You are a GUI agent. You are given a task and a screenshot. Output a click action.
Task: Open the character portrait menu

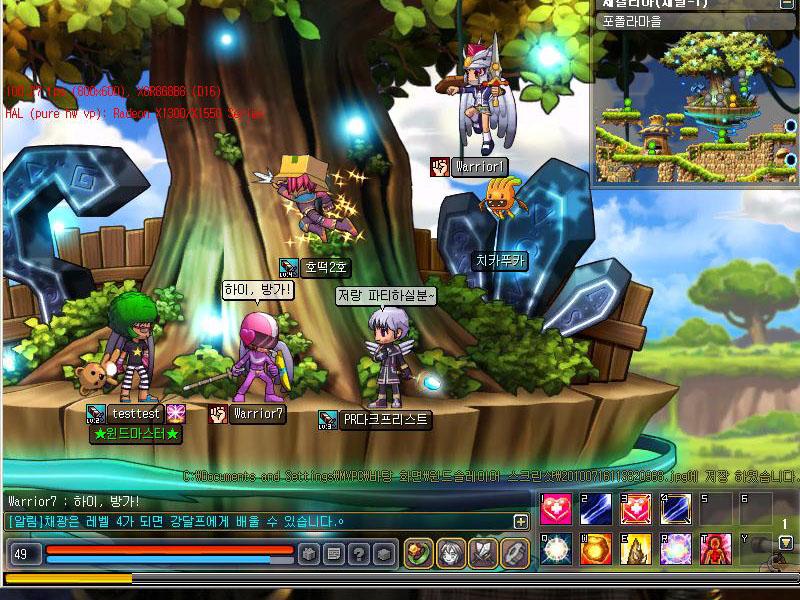click(451, 553)
